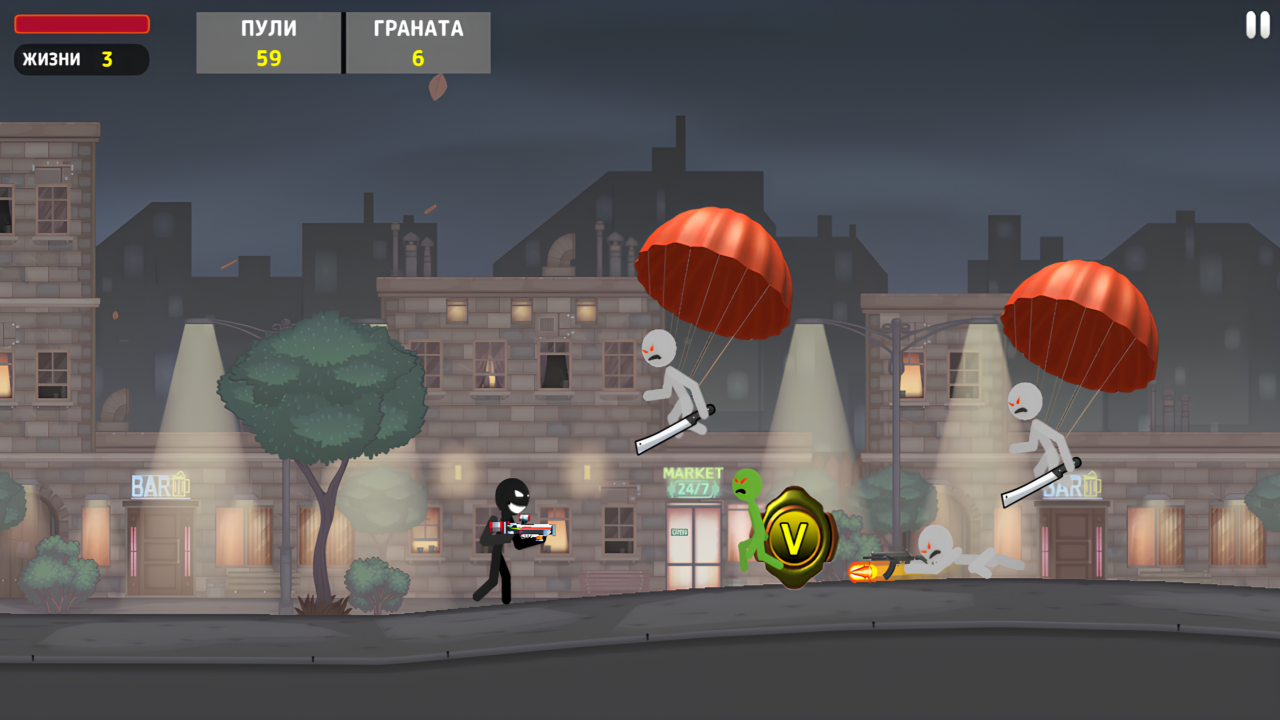
Task: Collect the golden V badge power-up
Action: (795, 538)
